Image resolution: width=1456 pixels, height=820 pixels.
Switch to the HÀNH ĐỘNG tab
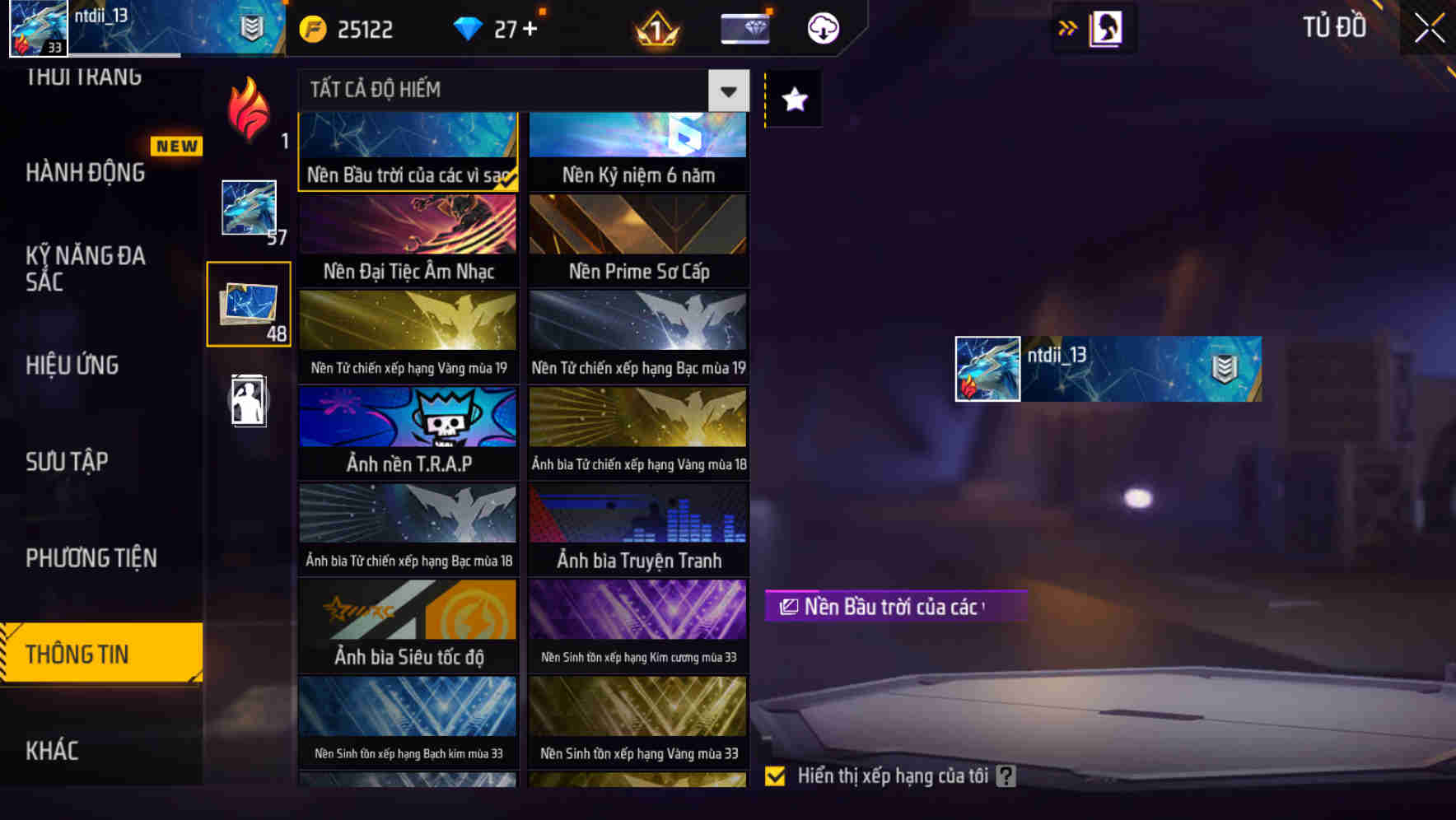(85, 172)
